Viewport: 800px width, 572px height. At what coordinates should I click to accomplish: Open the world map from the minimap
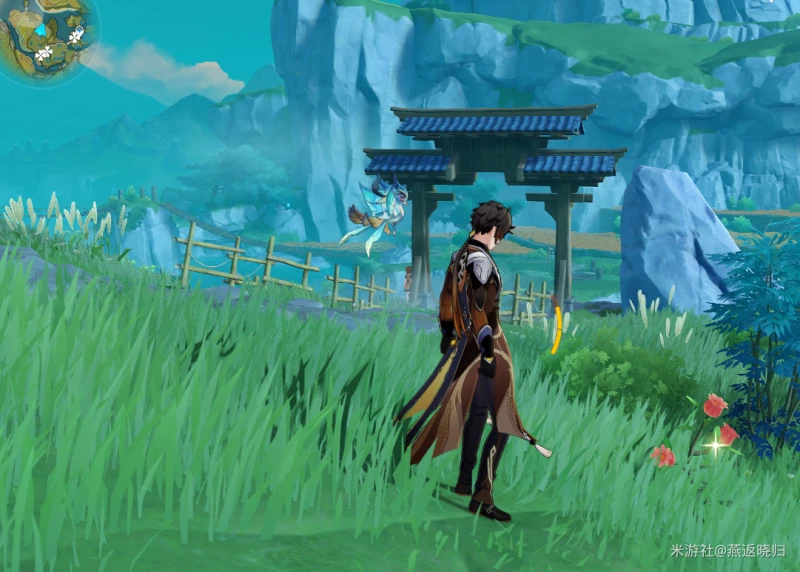[45, 38]
